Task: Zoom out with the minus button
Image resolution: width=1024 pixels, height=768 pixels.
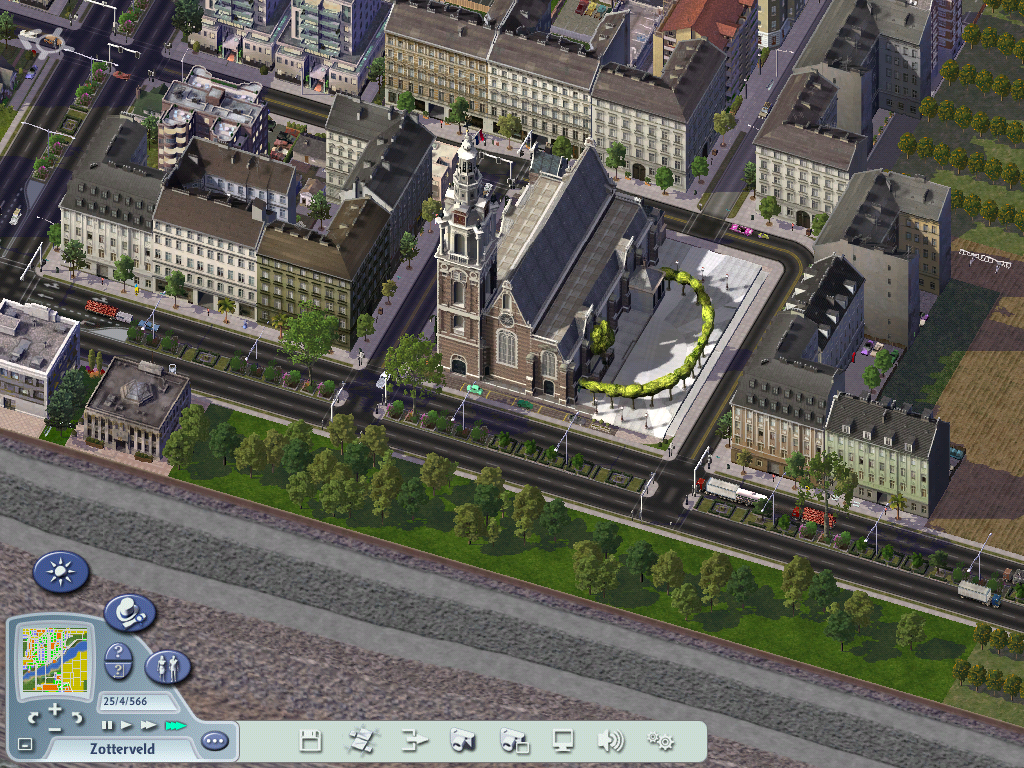Action: click(54, 731)
